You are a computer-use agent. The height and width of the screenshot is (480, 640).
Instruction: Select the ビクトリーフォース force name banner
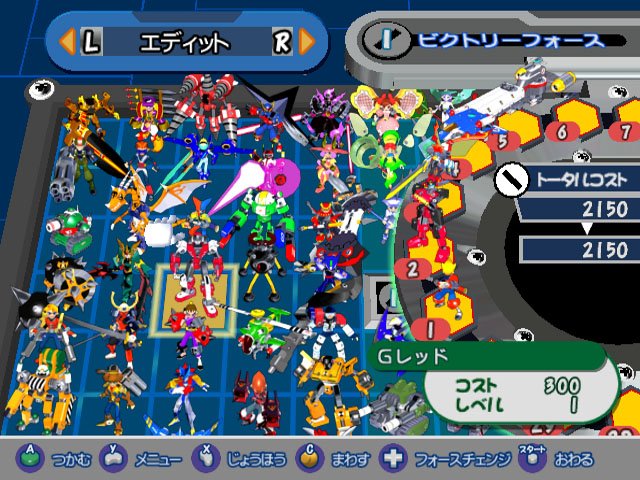510,40
